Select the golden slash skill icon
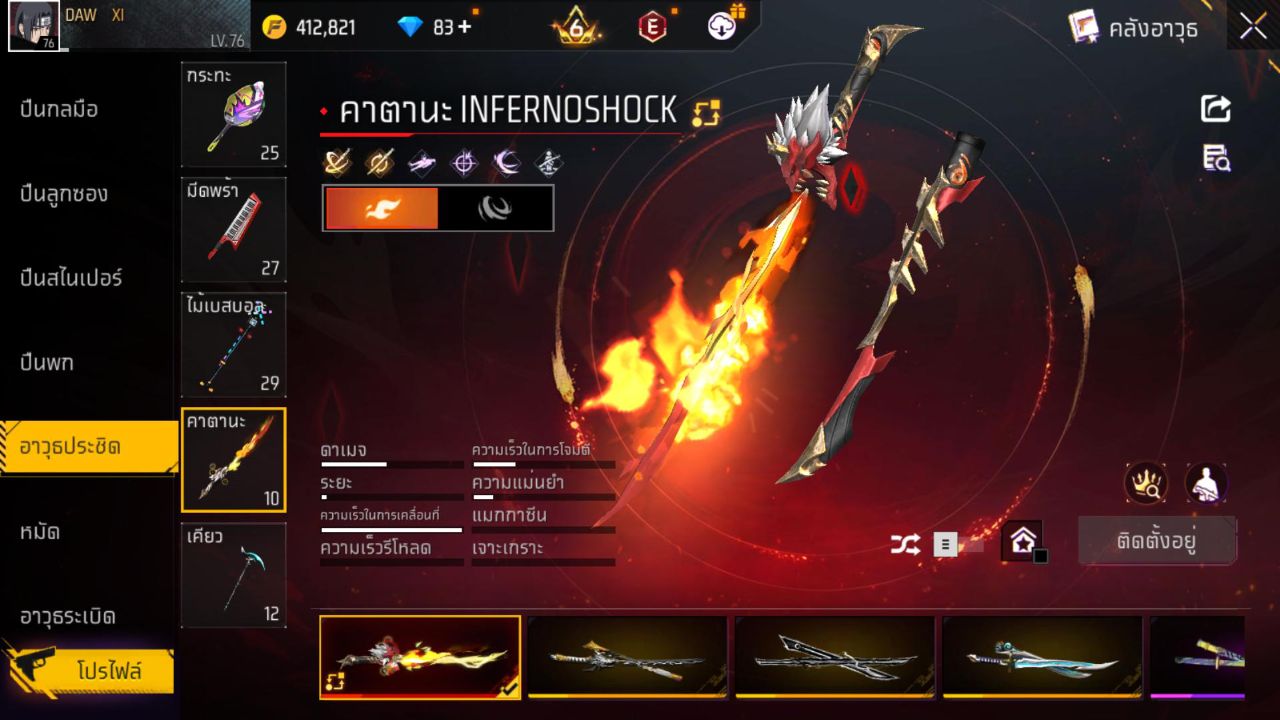The image size is (1280, 720). tap(339, 160)
